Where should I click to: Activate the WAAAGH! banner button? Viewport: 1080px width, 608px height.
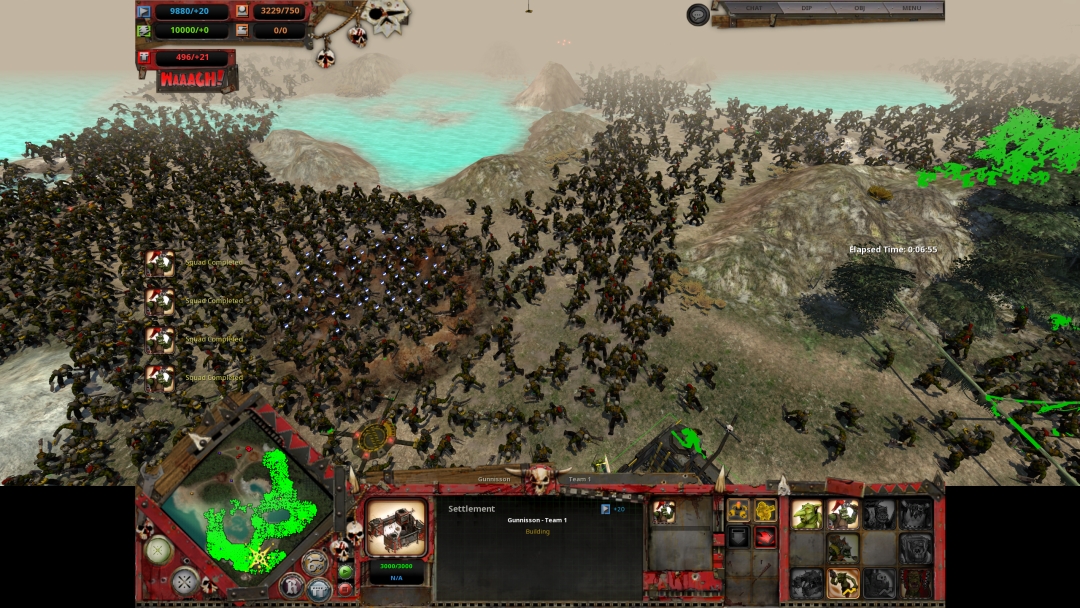click(x=197, y=80)
